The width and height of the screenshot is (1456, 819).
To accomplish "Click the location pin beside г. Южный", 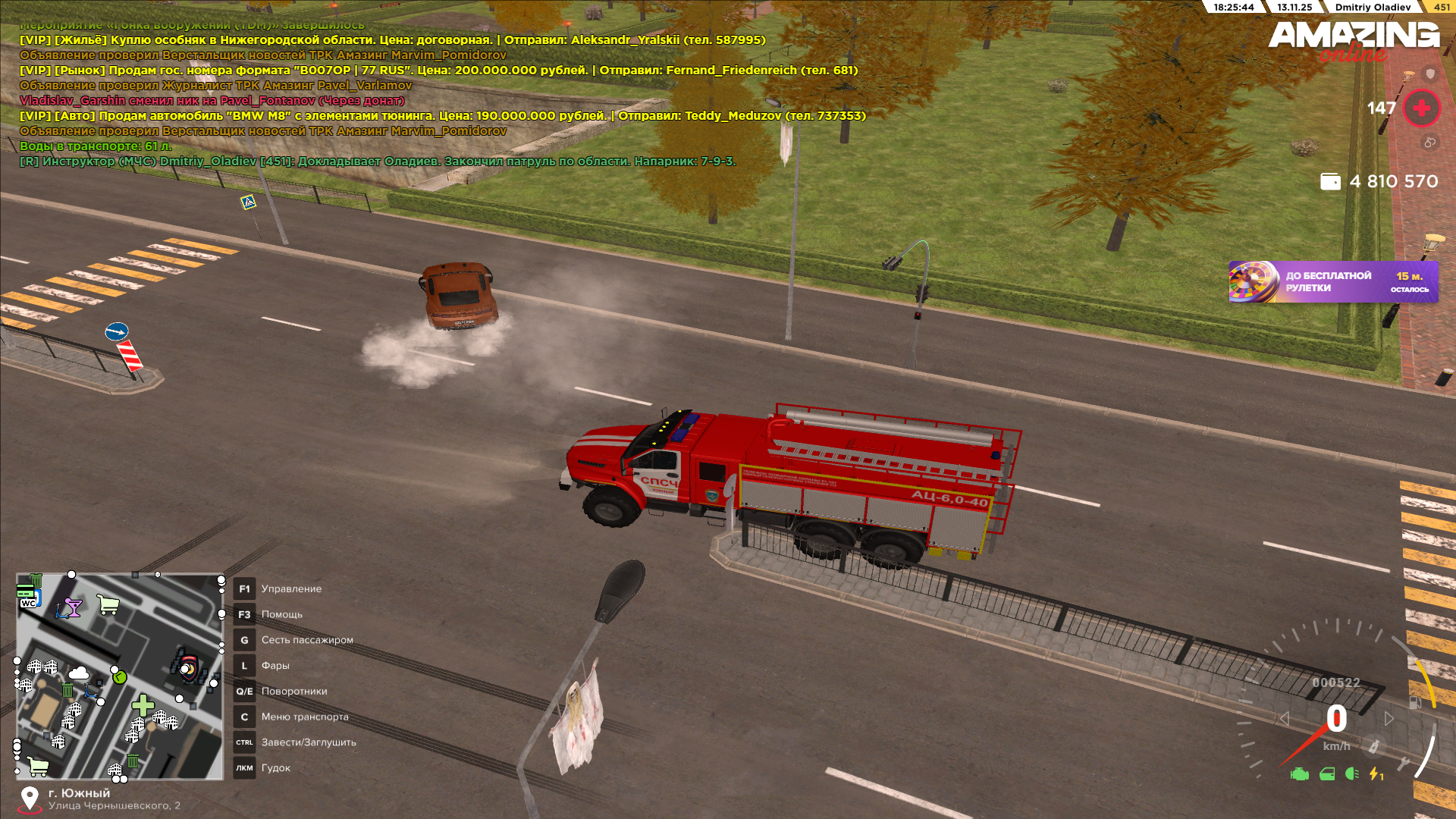I will pos(30,799).
